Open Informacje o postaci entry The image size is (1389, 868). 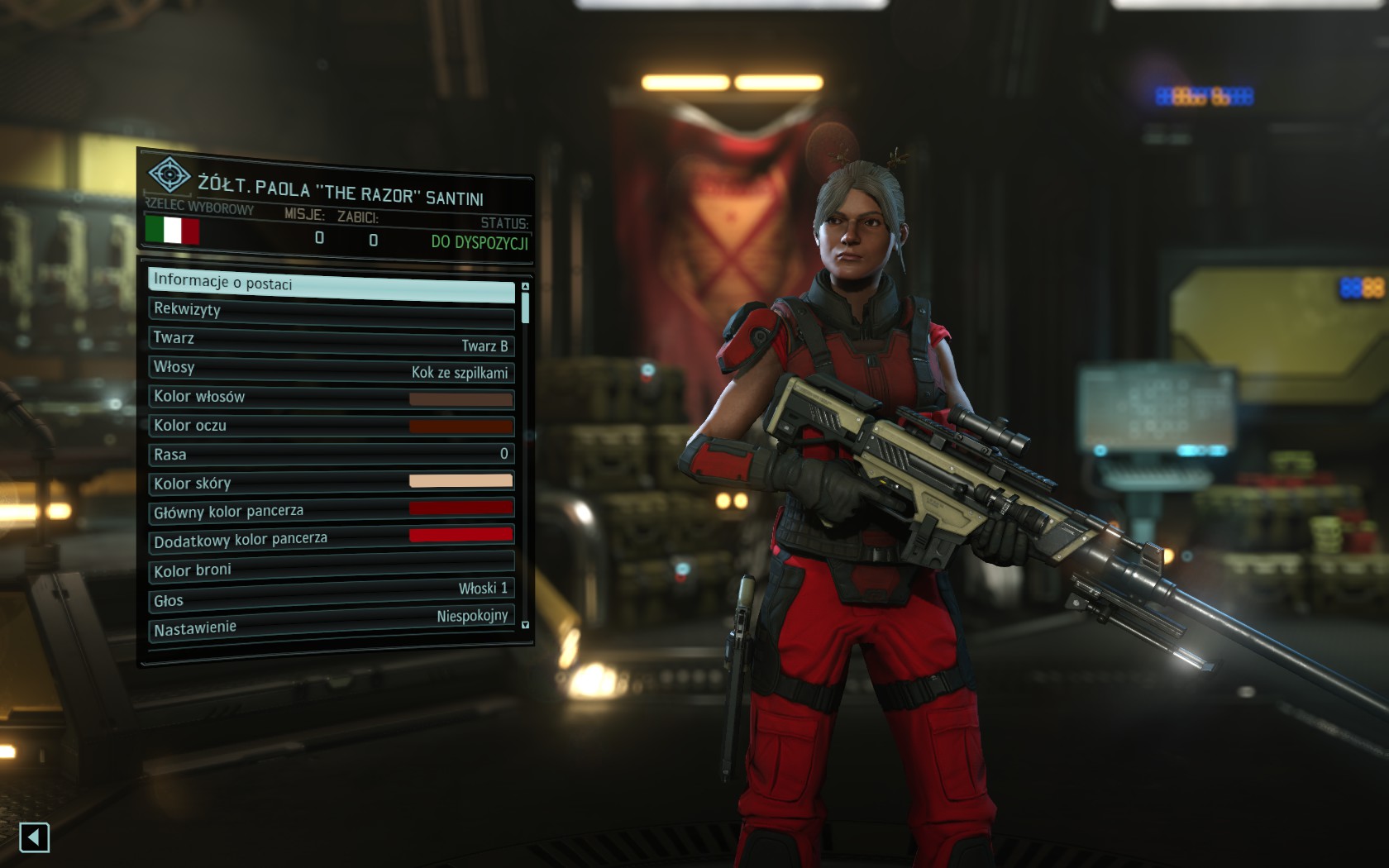331,285
